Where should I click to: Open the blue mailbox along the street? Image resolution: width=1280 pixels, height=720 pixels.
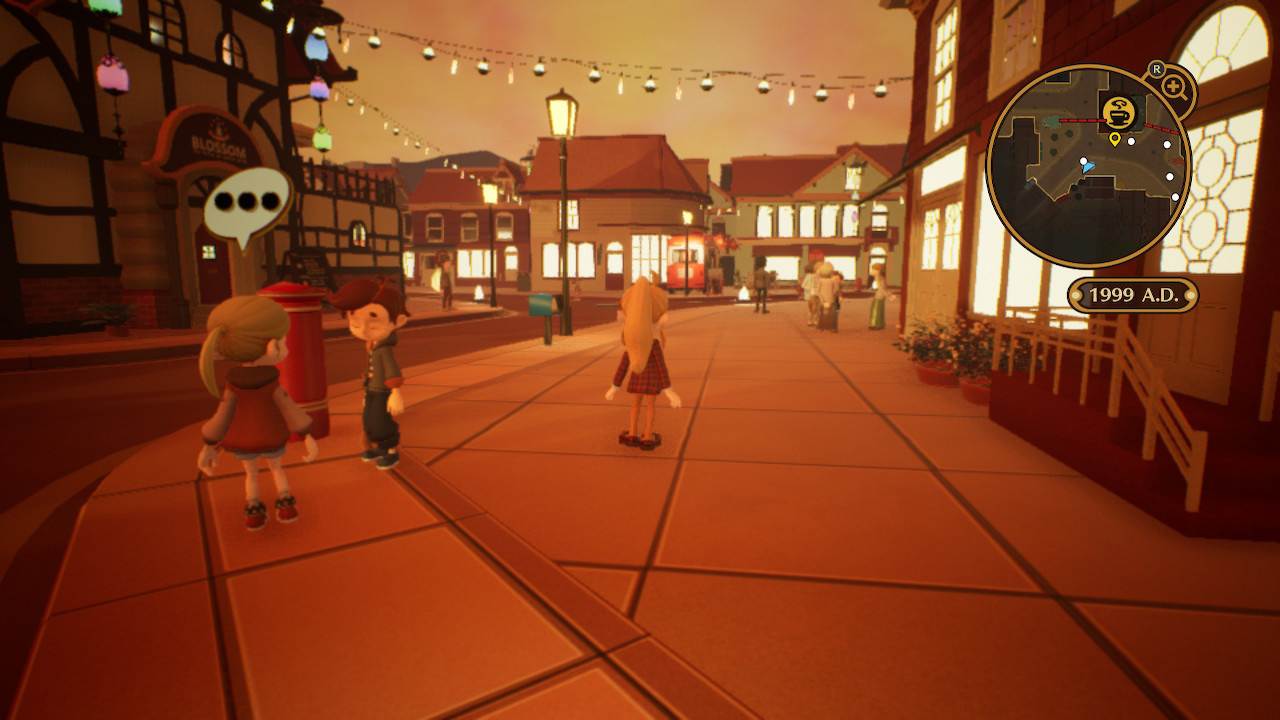[x=541, y=305]
